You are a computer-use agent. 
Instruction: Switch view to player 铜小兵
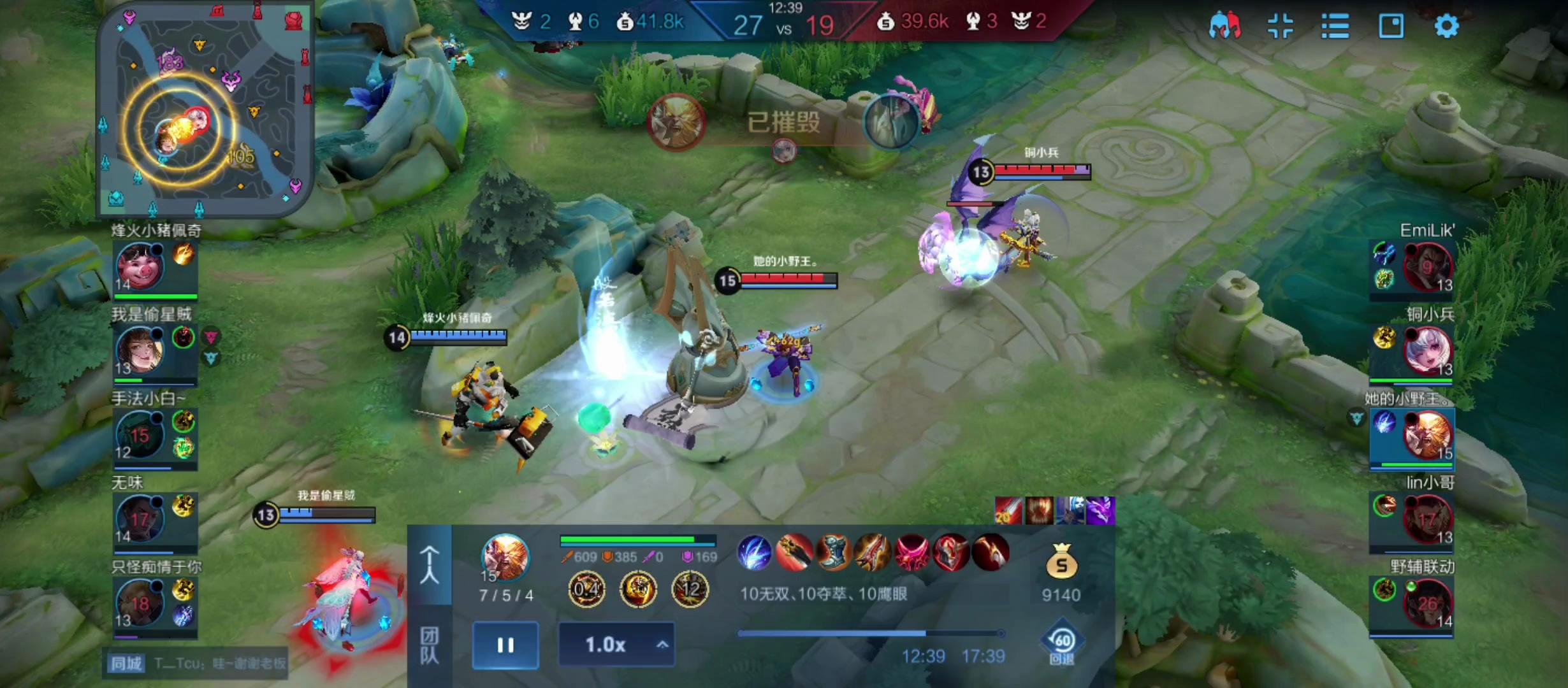coord(1426,350)
